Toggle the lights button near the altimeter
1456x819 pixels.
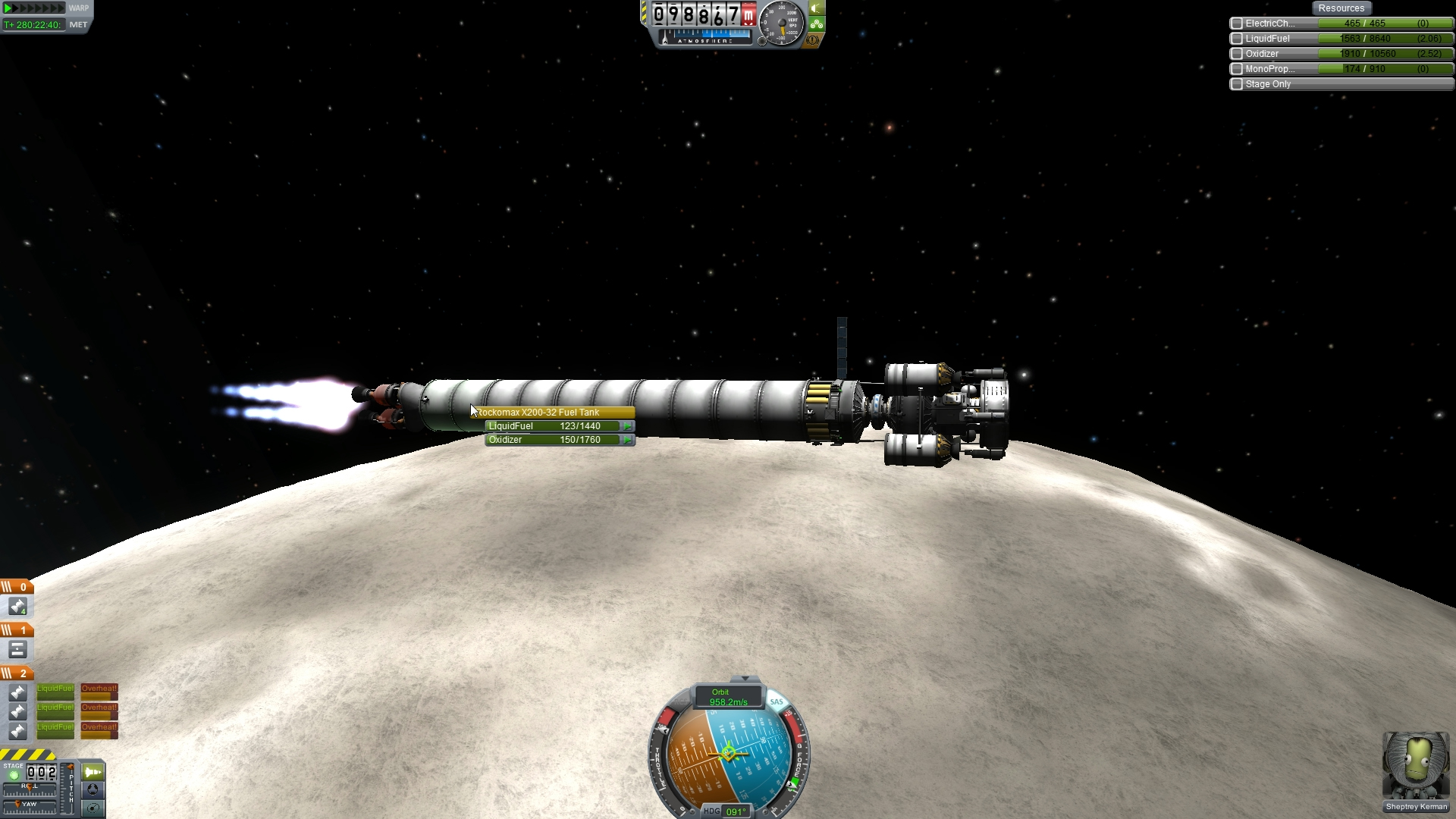click(x=816, y=8)
